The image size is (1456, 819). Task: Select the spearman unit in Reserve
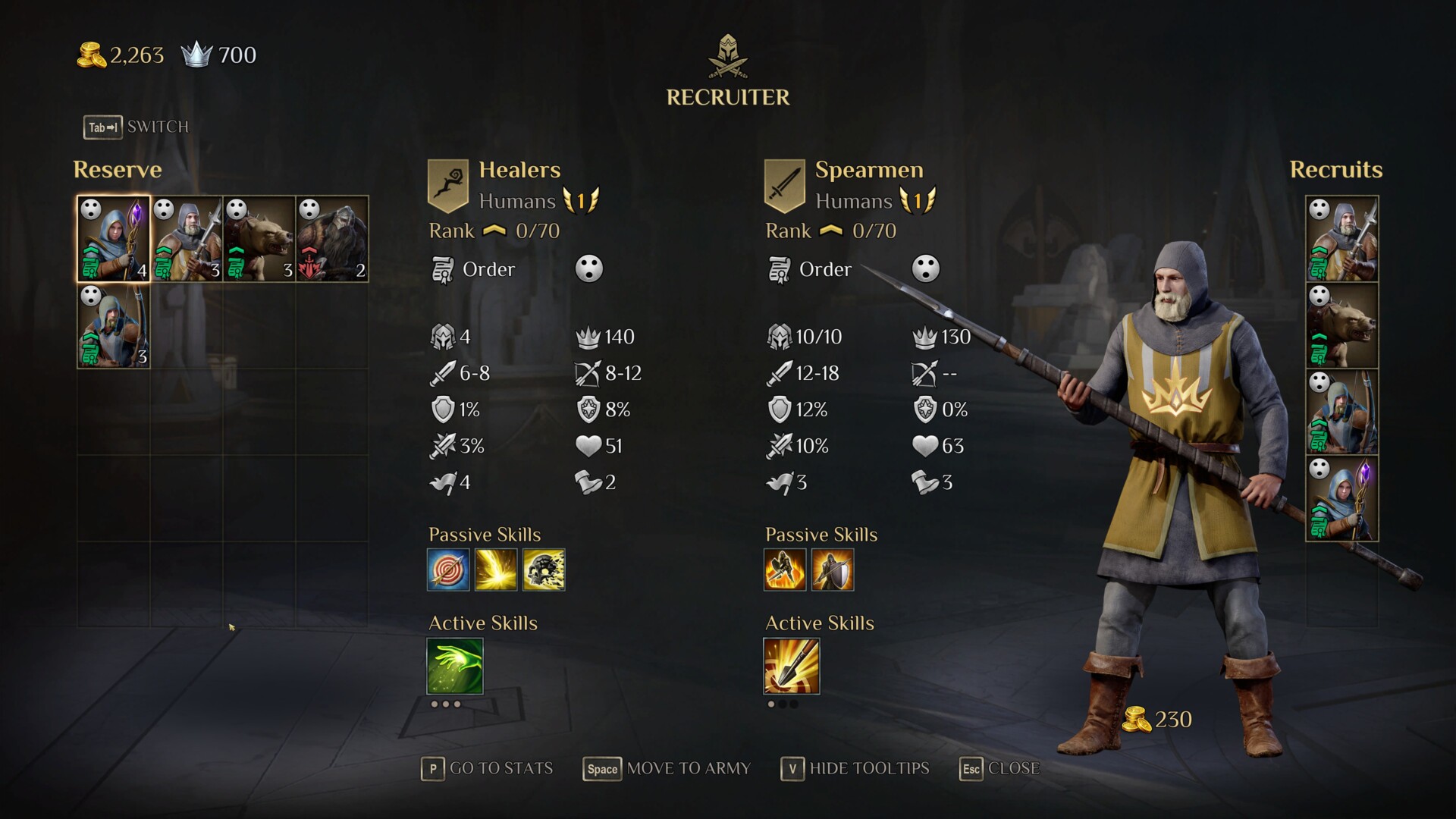pos(187,239)
